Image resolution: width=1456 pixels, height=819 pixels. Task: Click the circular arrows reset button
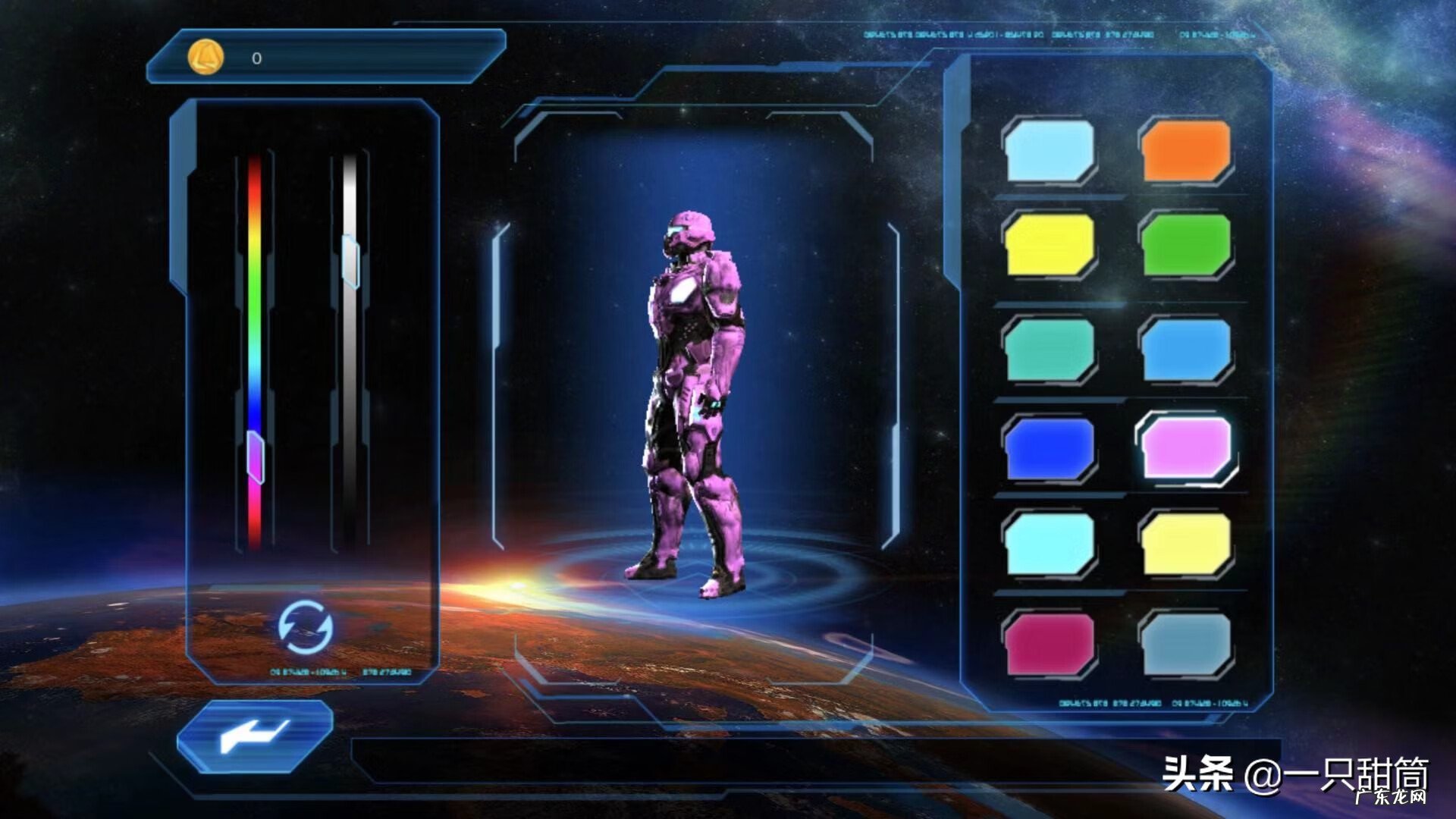click(x=305, y=626)
